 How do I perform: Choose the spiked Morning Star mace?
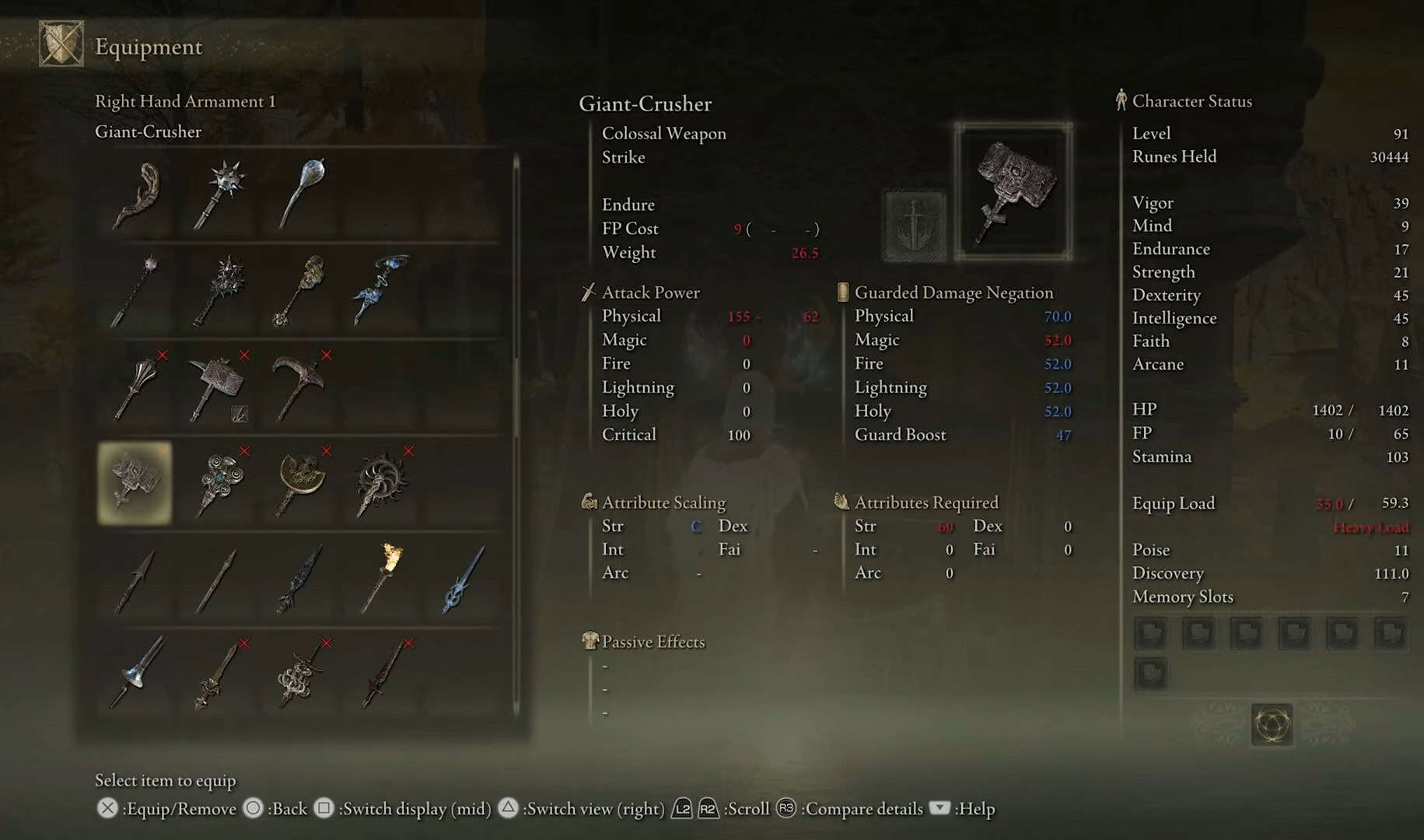pyautogui.click(x=219, y=194)
